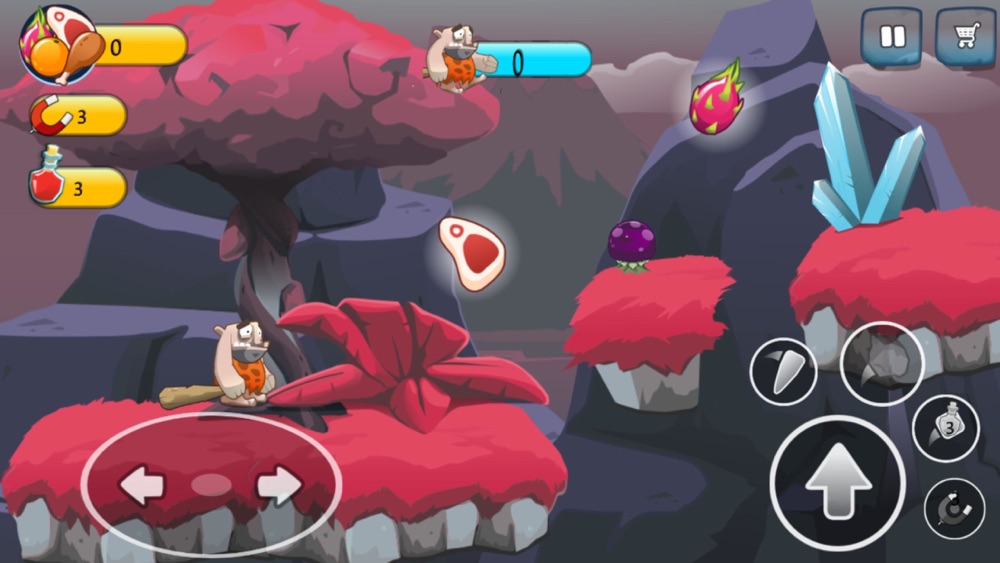Activate the magnet ability button

click(x=954, y=509)
